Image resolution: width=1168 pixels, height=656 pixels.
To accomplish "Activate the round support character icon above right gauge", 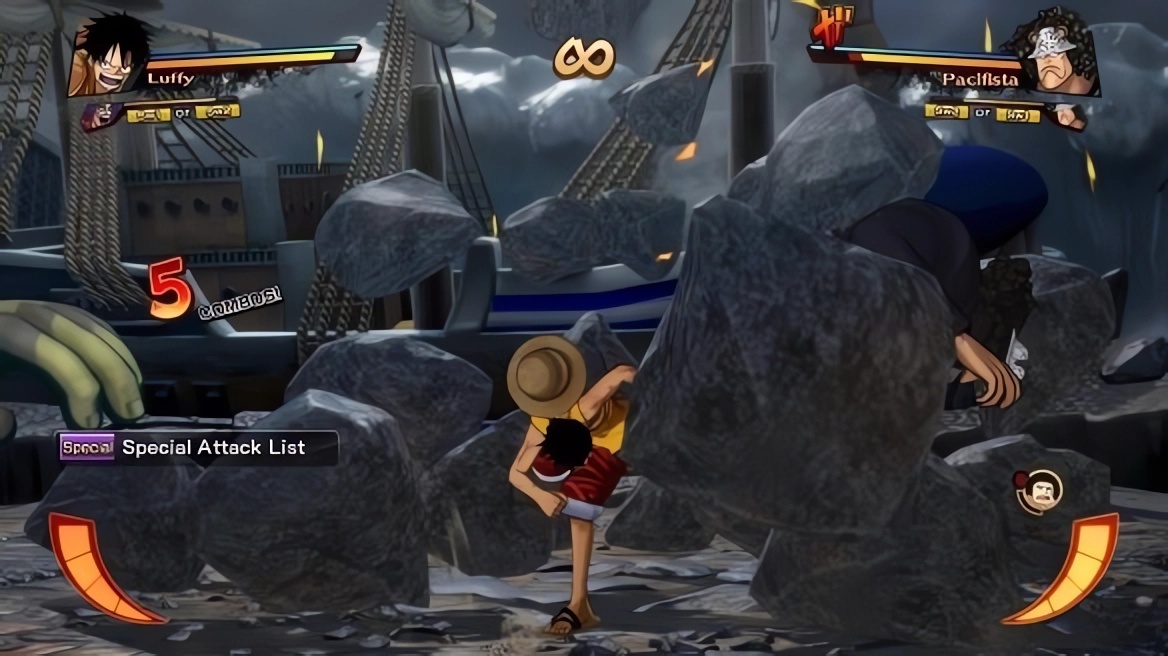I will (x=1038, y=491).
